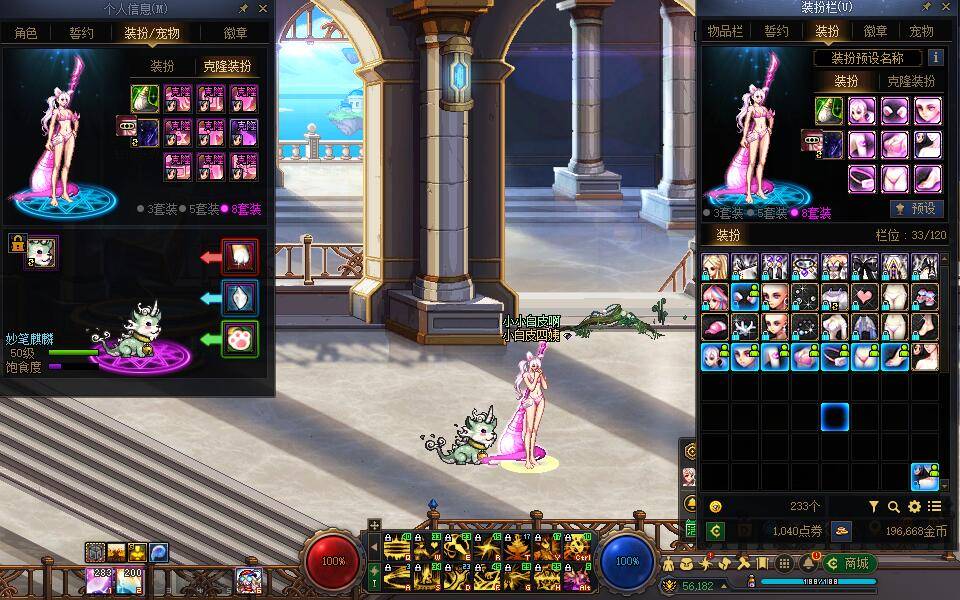Click the locked pet portrait slot
The height and width of the screenshot is (600, 960).
(x=40, y=253)
